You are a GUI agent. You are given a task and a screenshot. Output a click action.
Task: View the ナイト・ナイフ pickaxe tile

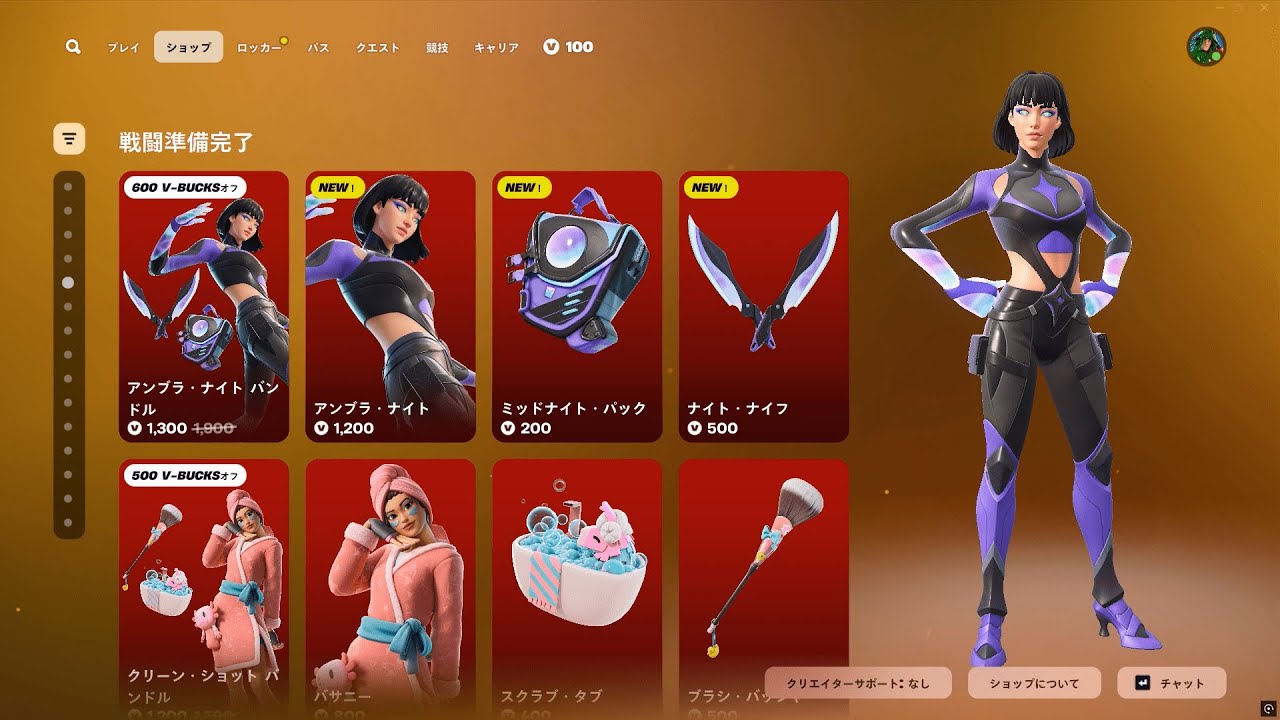click(764, 306)
